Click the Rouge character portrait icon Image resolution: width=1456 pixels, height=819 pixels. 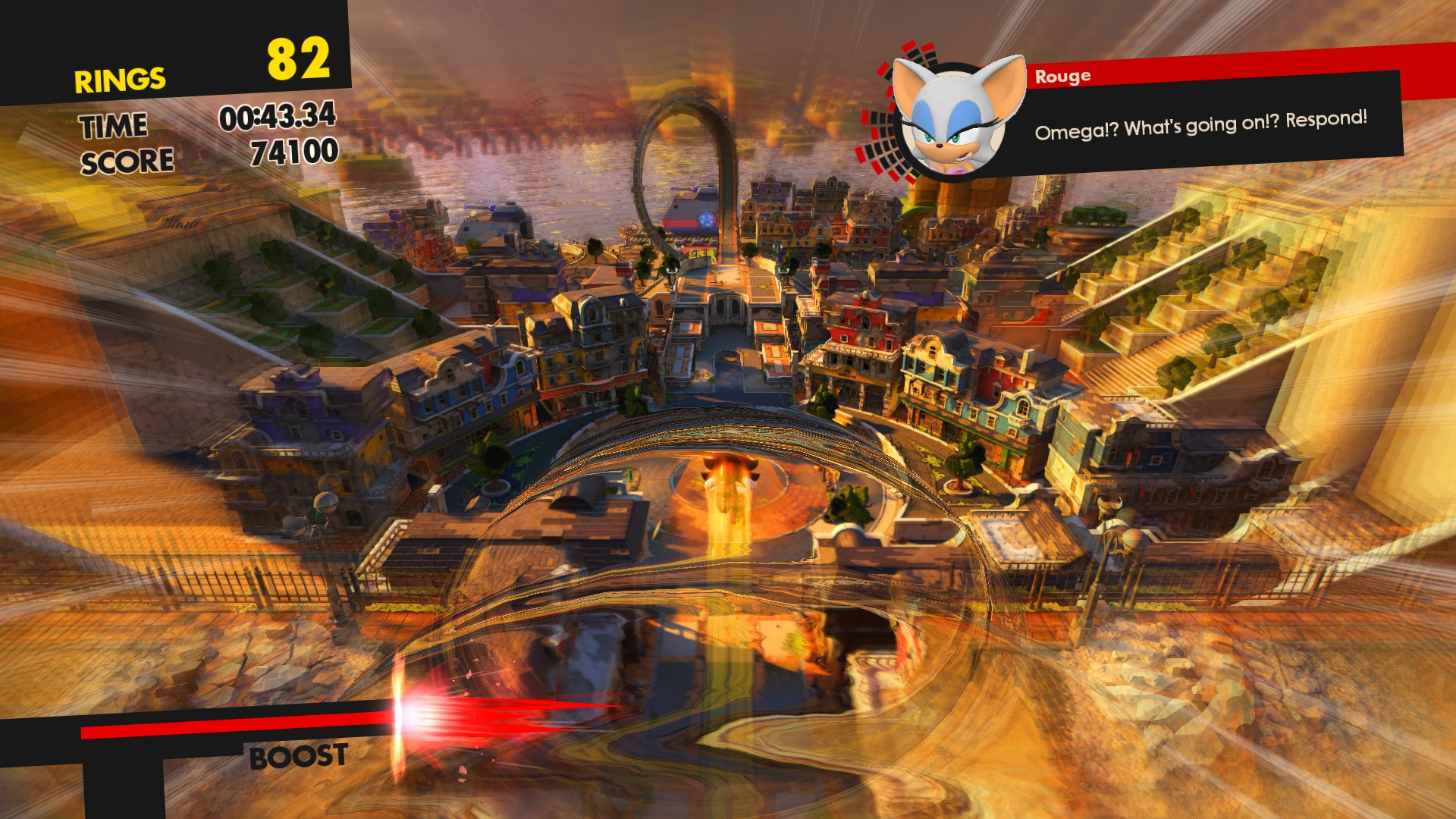[952, 118]
